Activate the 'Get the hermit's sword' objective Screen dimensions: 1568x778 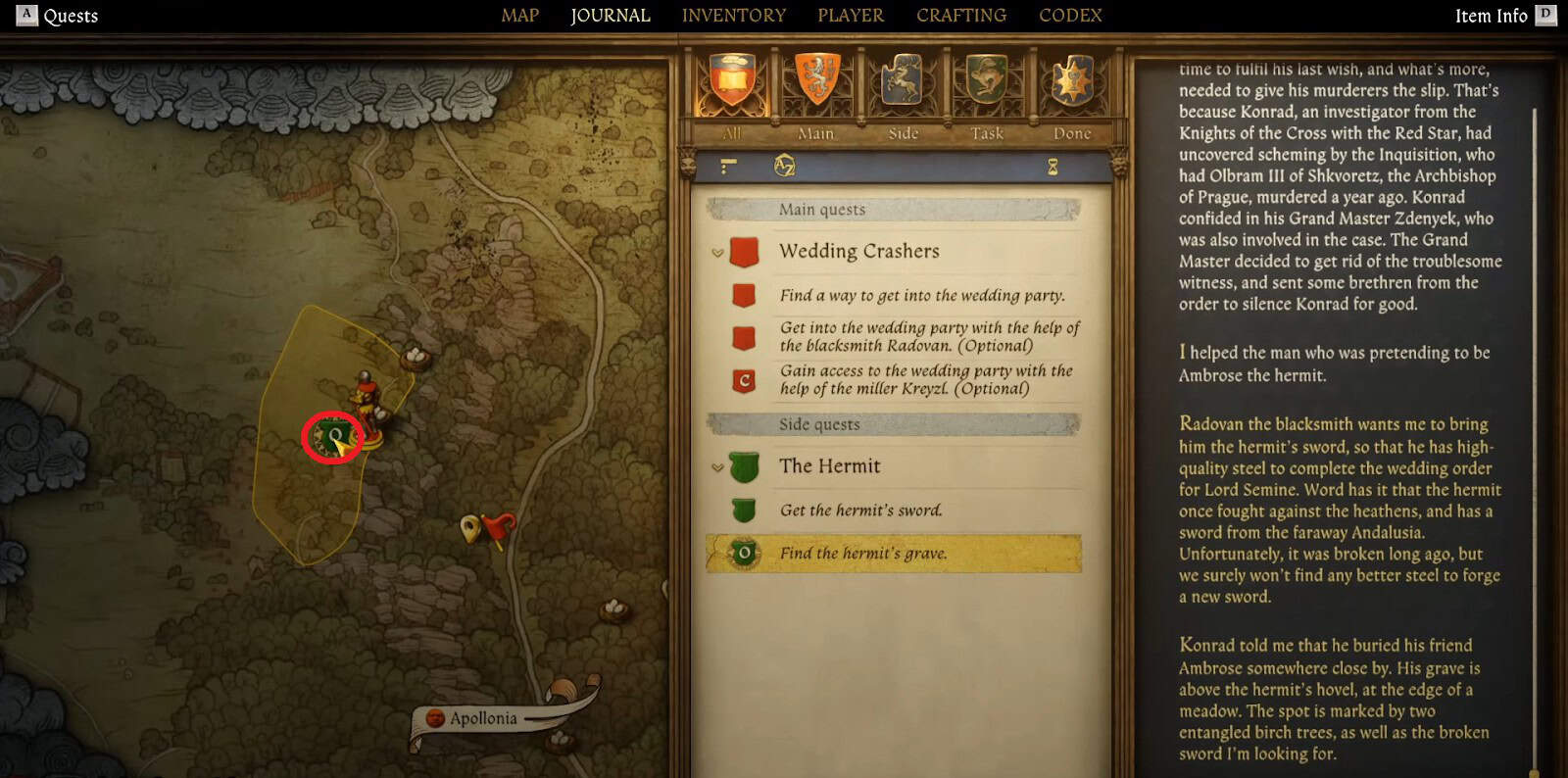tap(860, 511)
